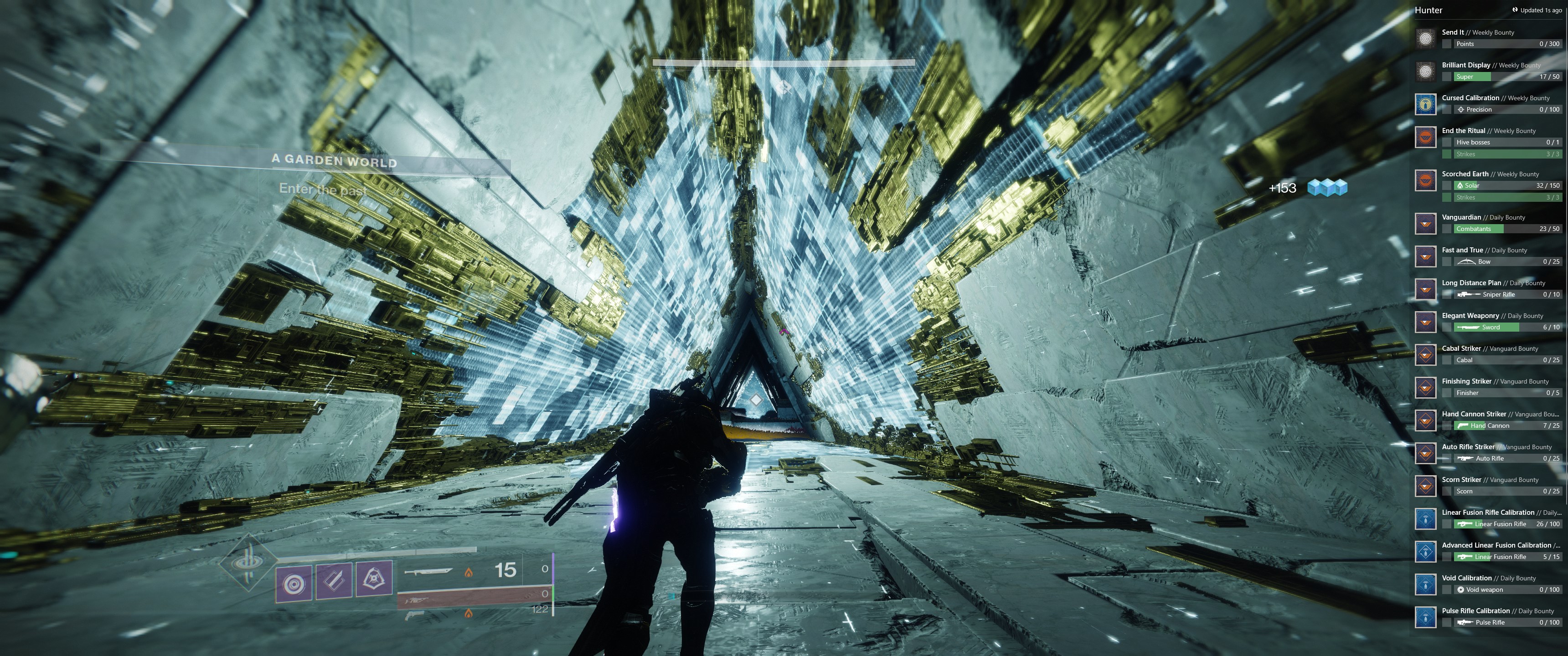The image size is (1568, 656).
Task: Open the Send It weekly bounty
Action: click(x=1488, y=38)
